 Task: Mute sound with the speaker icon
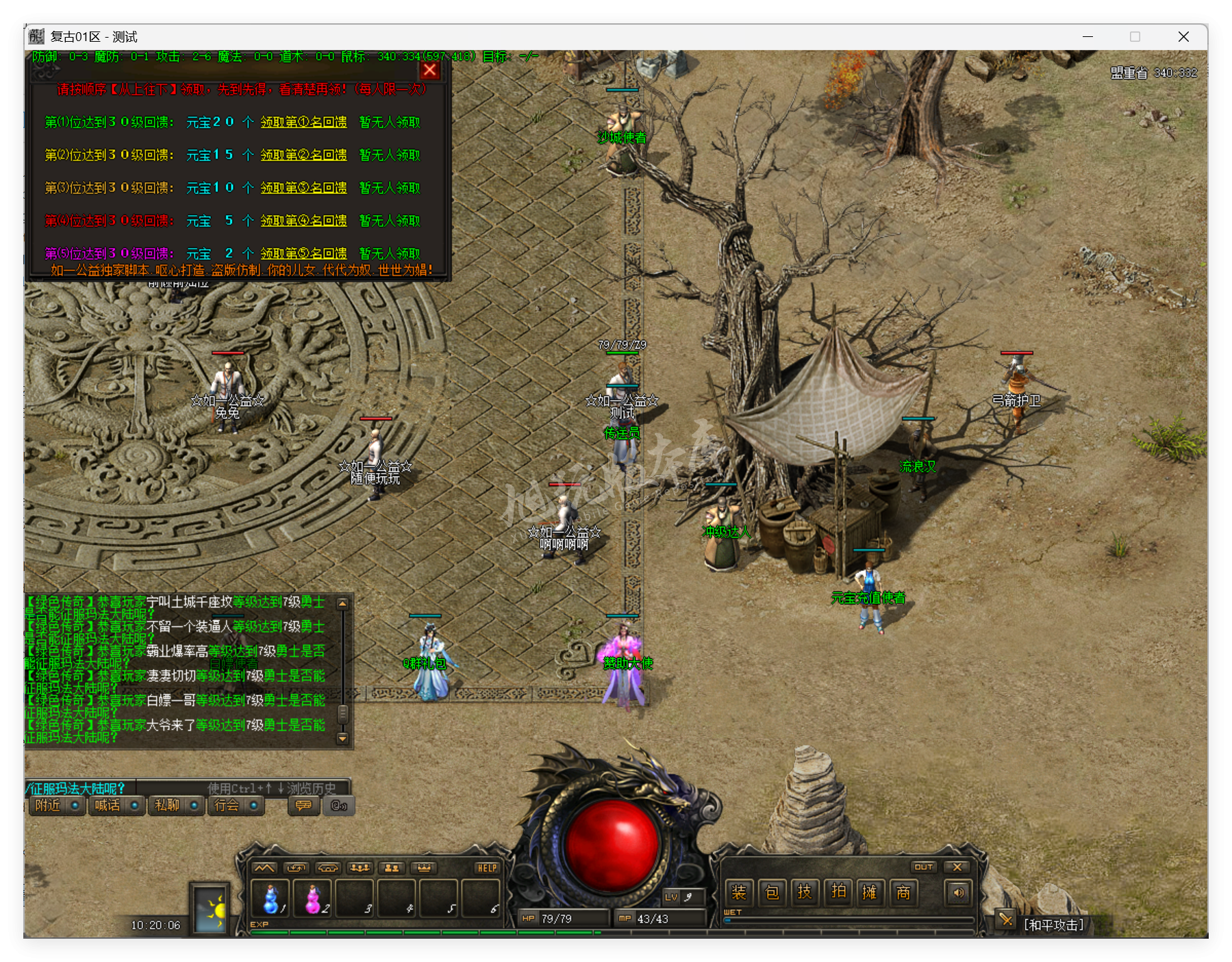coord(959,892)
